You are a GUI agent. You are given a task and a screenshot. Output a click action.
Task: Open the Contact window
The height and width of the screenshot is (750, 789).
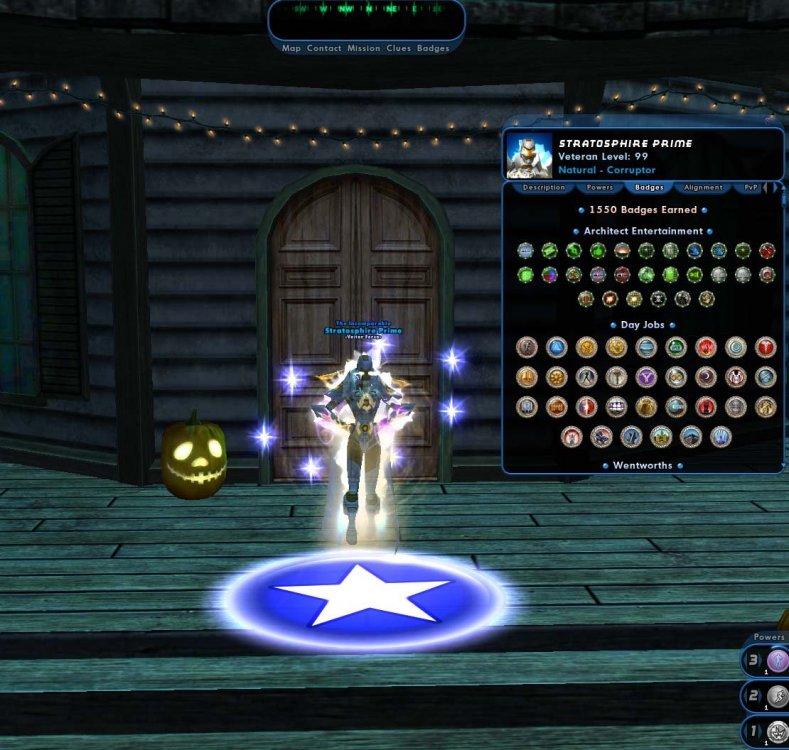(x=324, y=48)
